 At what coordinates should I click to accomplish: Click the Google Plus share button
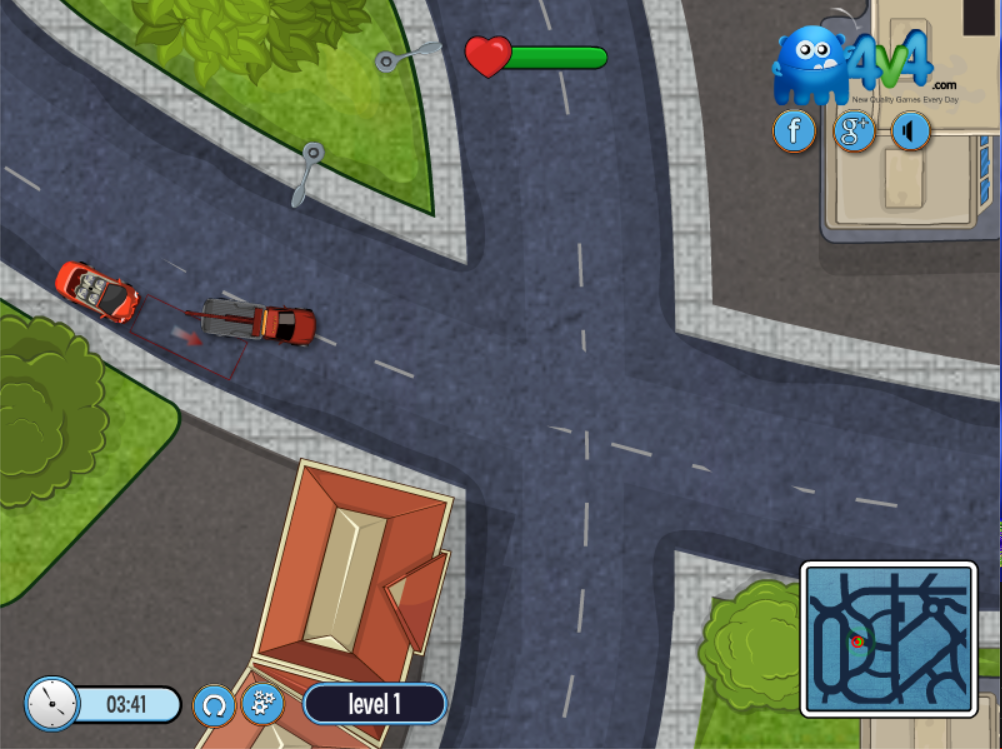[x=854, y=131]
